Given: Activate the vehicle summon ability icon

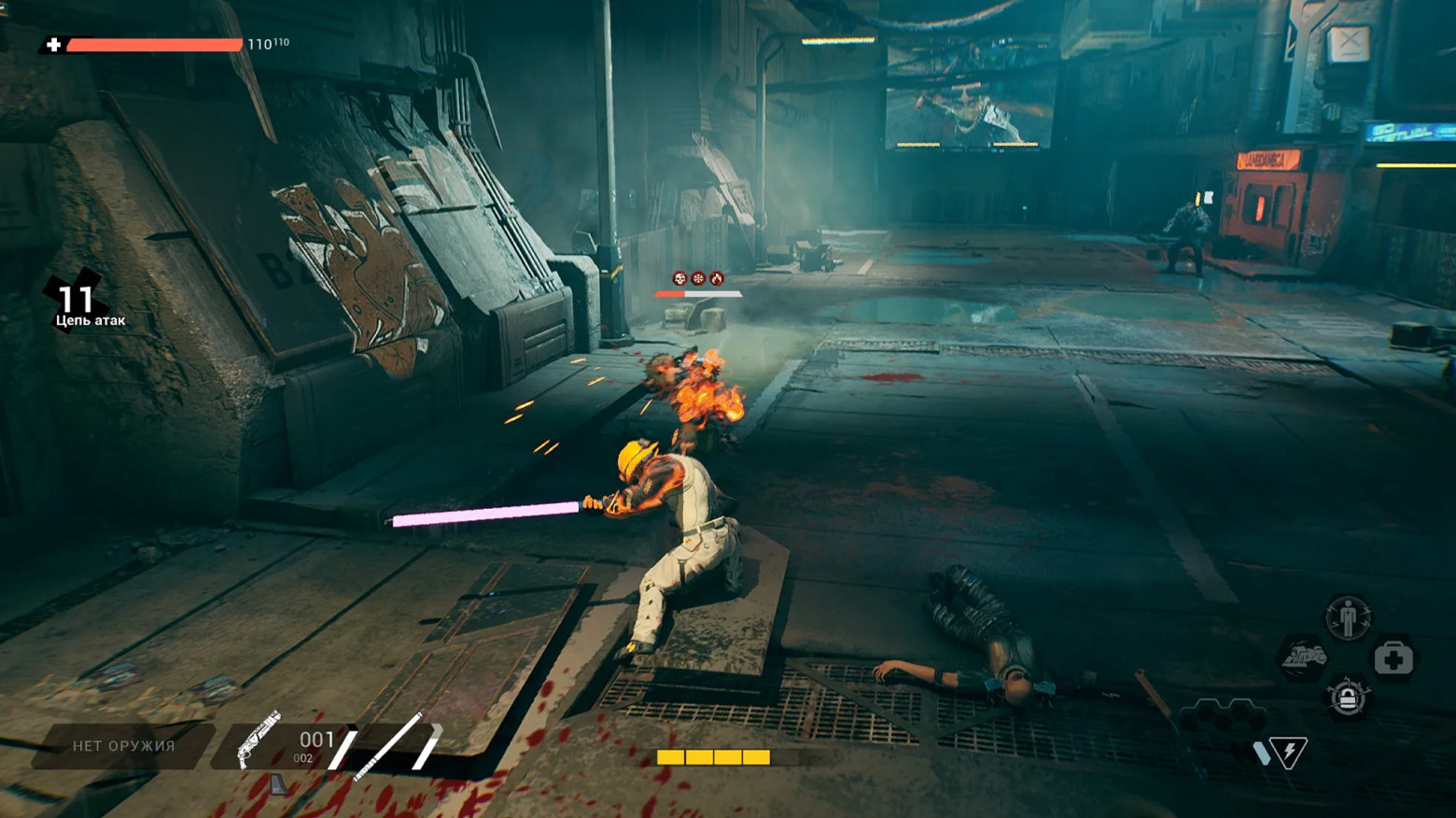Looking at the screenshot, I should (1304, 658).
